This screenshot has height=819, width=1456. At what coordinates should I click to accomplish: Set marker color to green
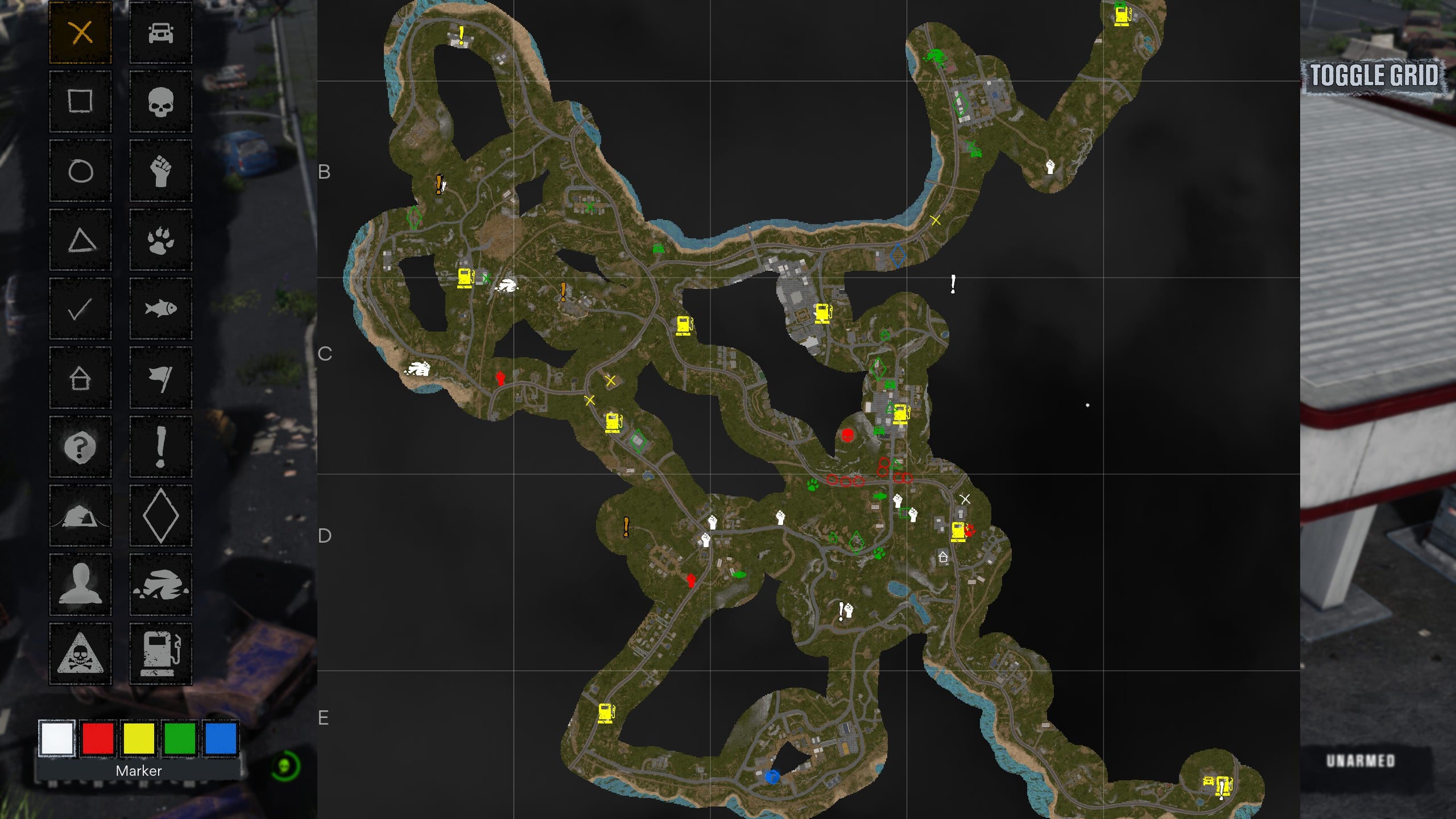(x=180, y=738)
